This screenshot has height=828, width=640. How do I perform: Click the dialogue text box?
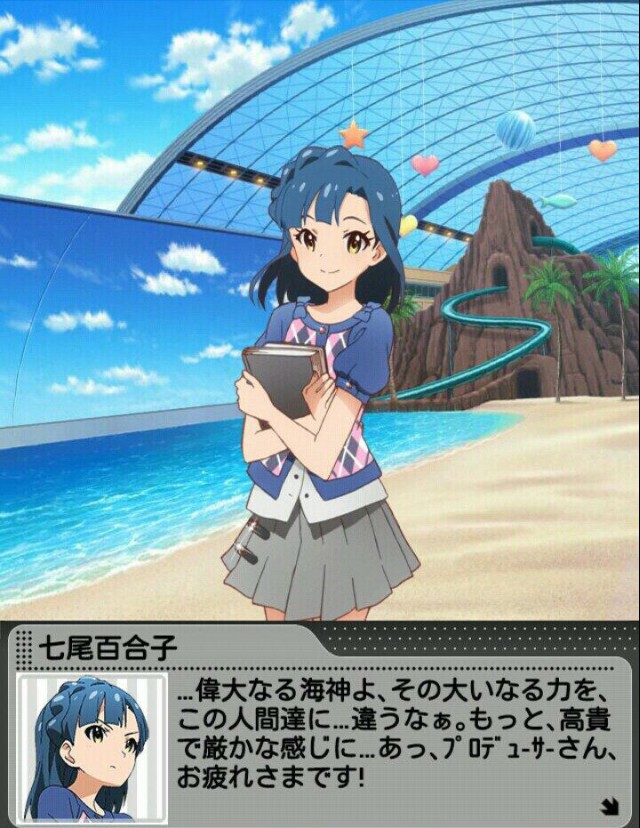tap(400, 735)
